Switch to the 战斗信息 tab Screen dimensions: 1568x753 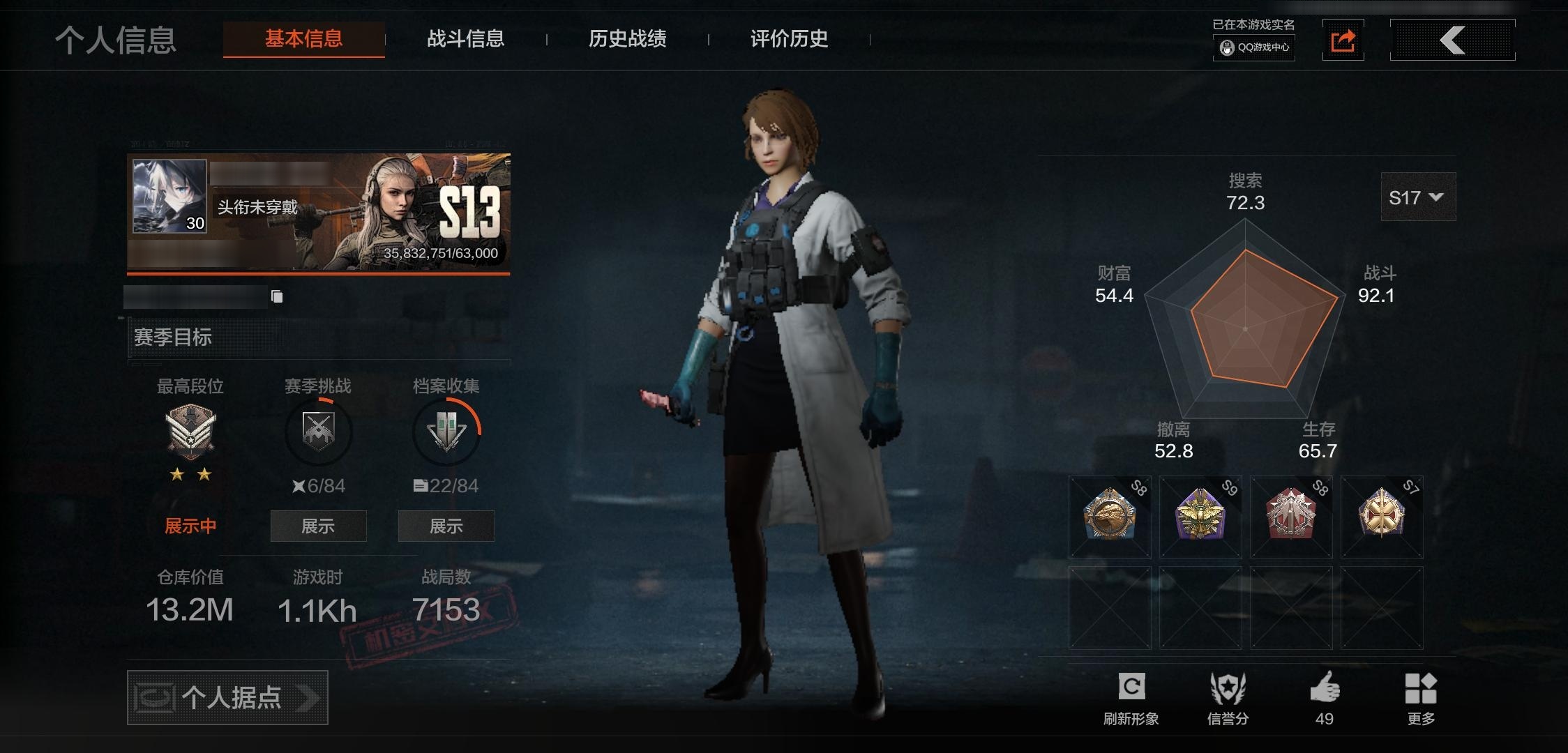click(x=466, y=40)
